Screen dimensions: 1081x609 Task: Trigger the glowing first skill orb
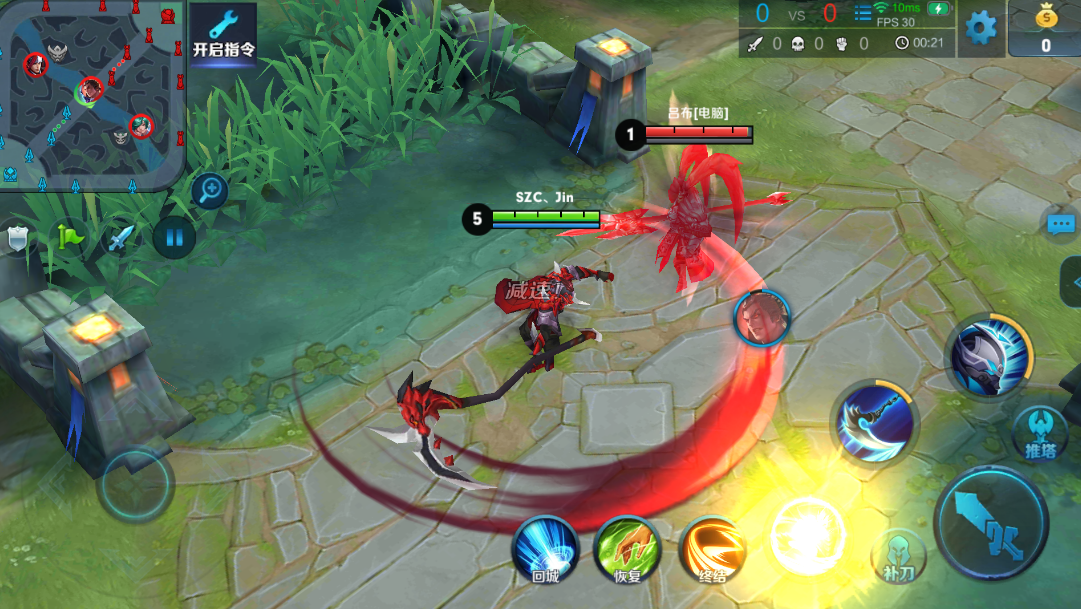pos(808,535)
